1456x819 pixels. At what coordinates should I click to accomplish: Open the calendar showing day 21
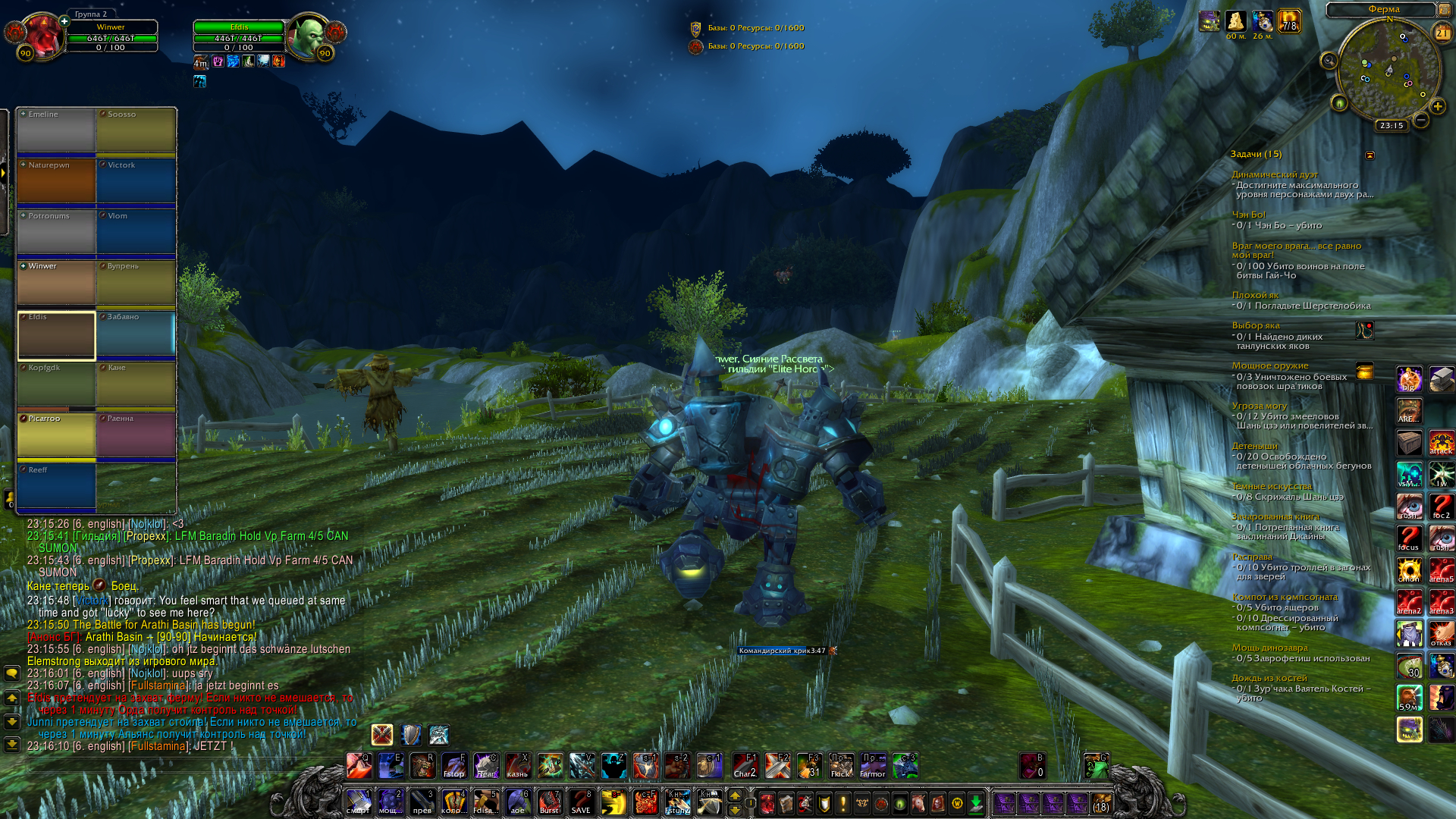(1442, 33)
